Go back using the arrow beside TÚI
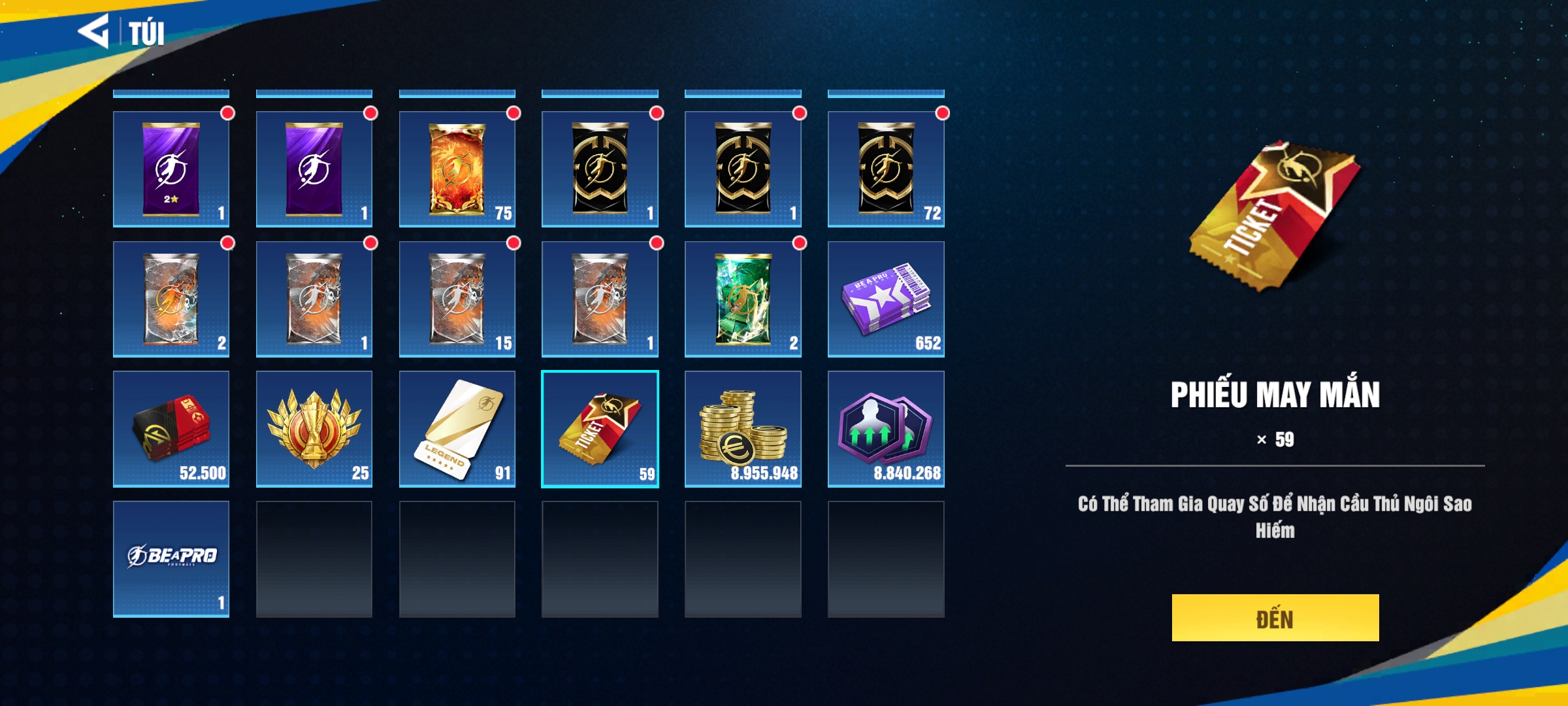Image resolution: width=1568 pixels, height=706 pixels. point(94,31)
